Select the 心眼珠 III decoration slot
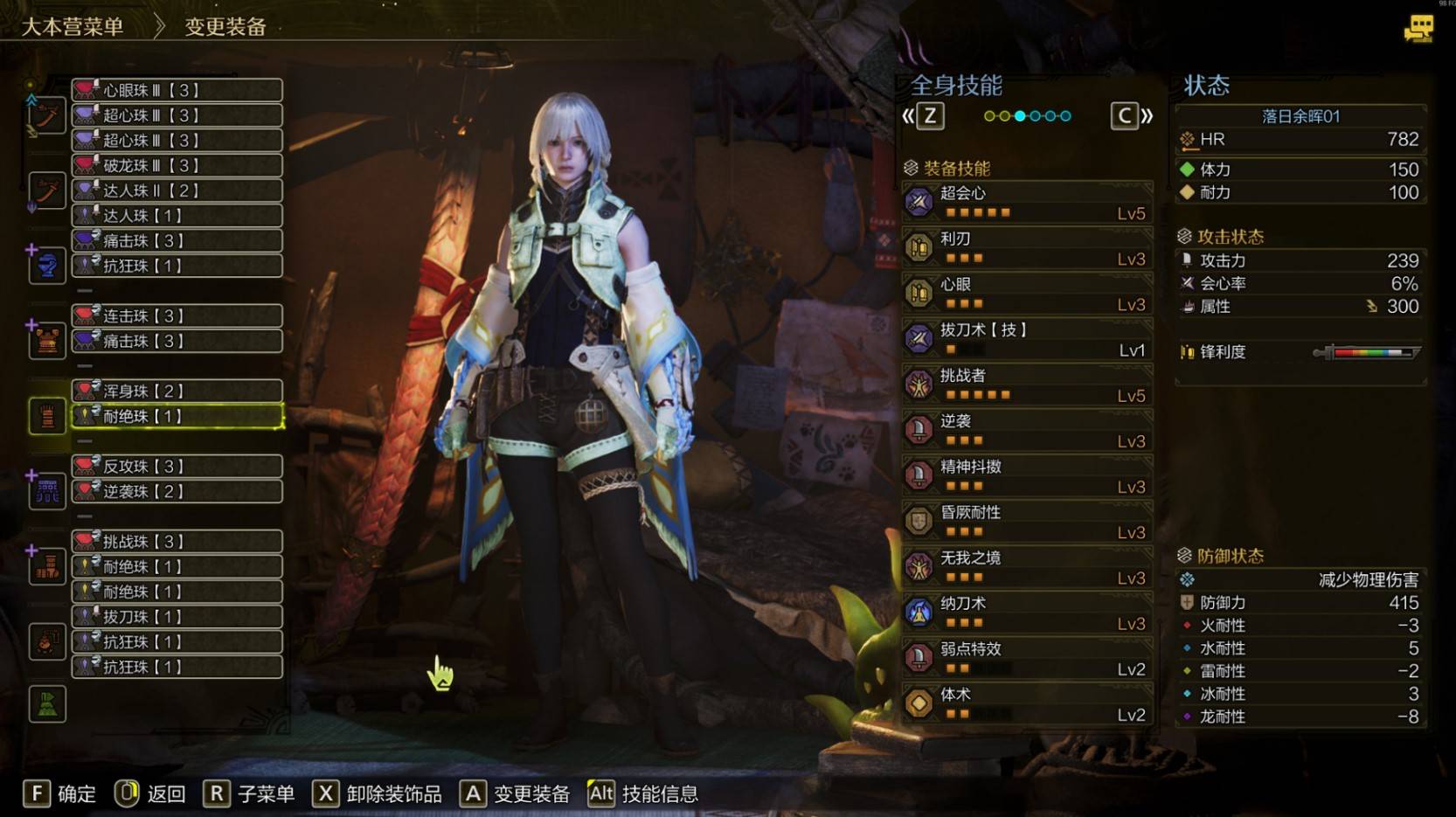1456x817 pixels. 177,90
